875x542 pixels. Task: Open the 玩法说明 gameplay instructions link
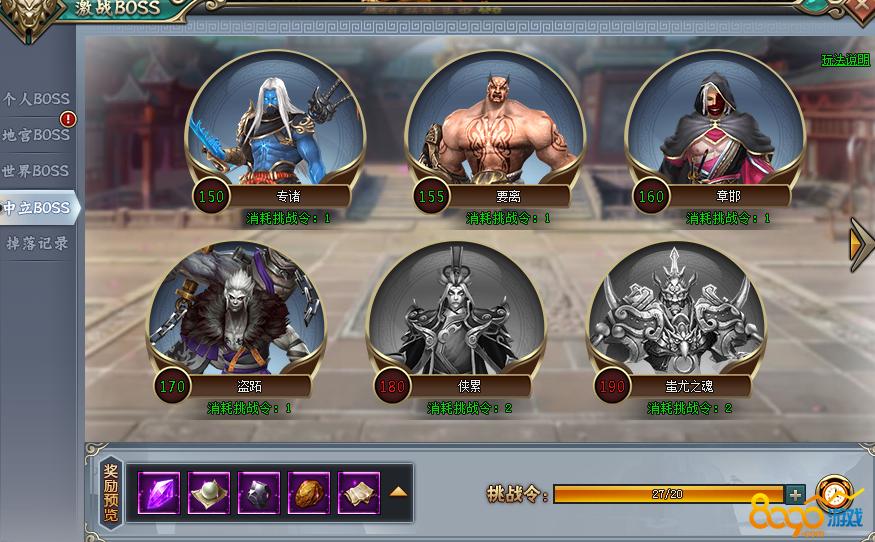[845, 60]
